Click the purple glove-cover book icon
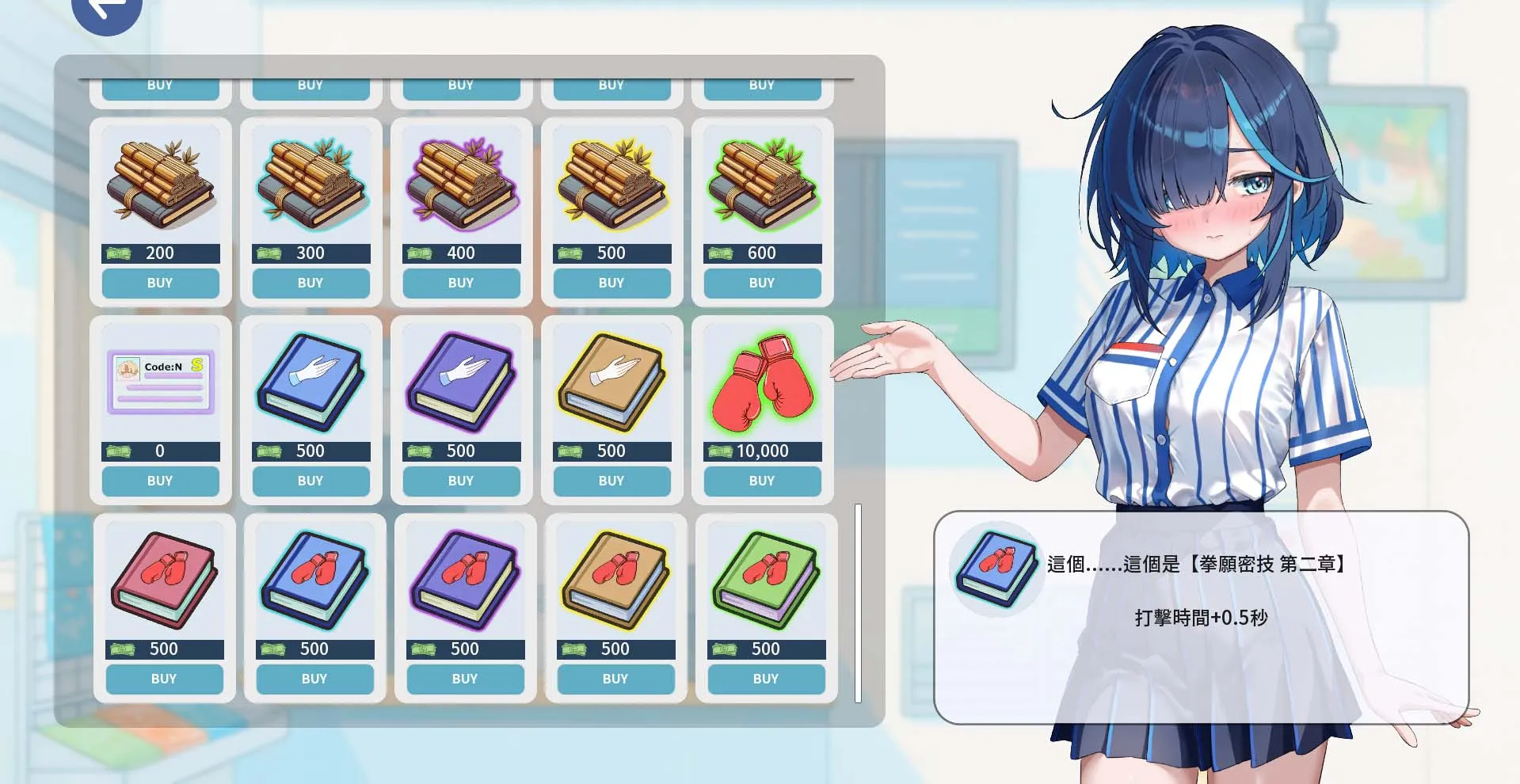Image resolution: width=1520 pixels, height=784 pixels. [x=461, y=382]
